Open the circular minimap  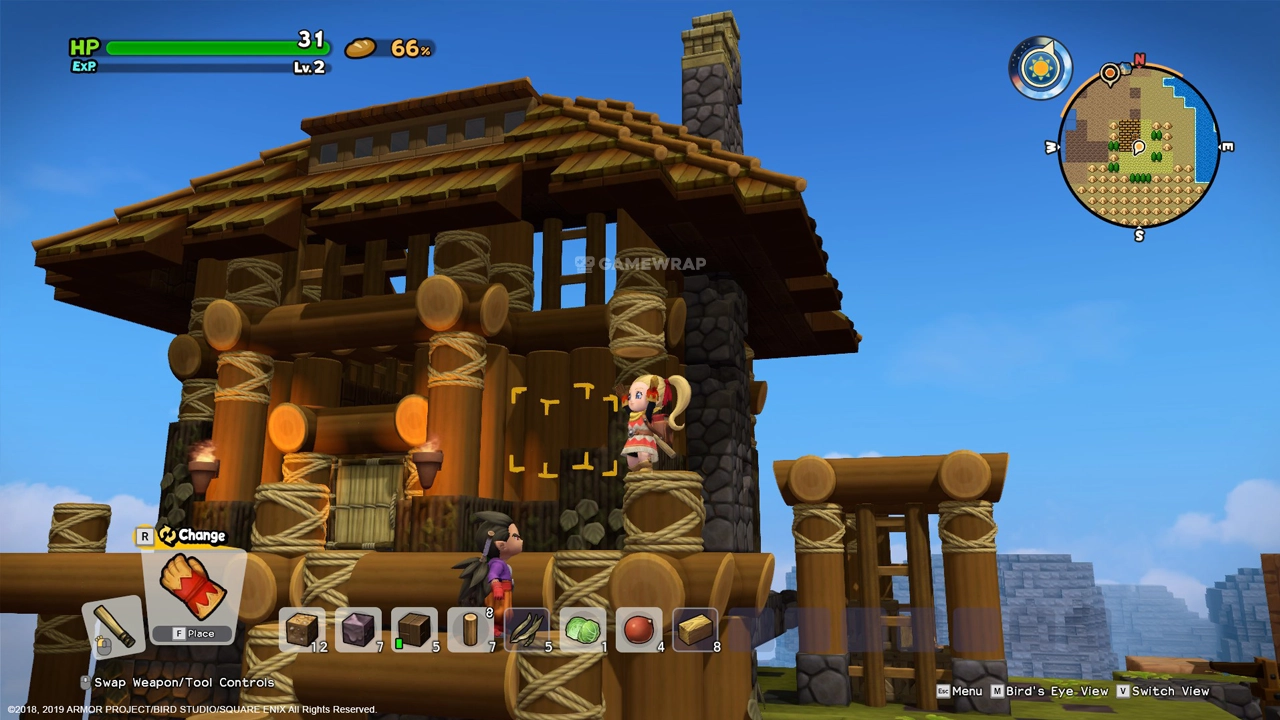tap(1139, 148)
